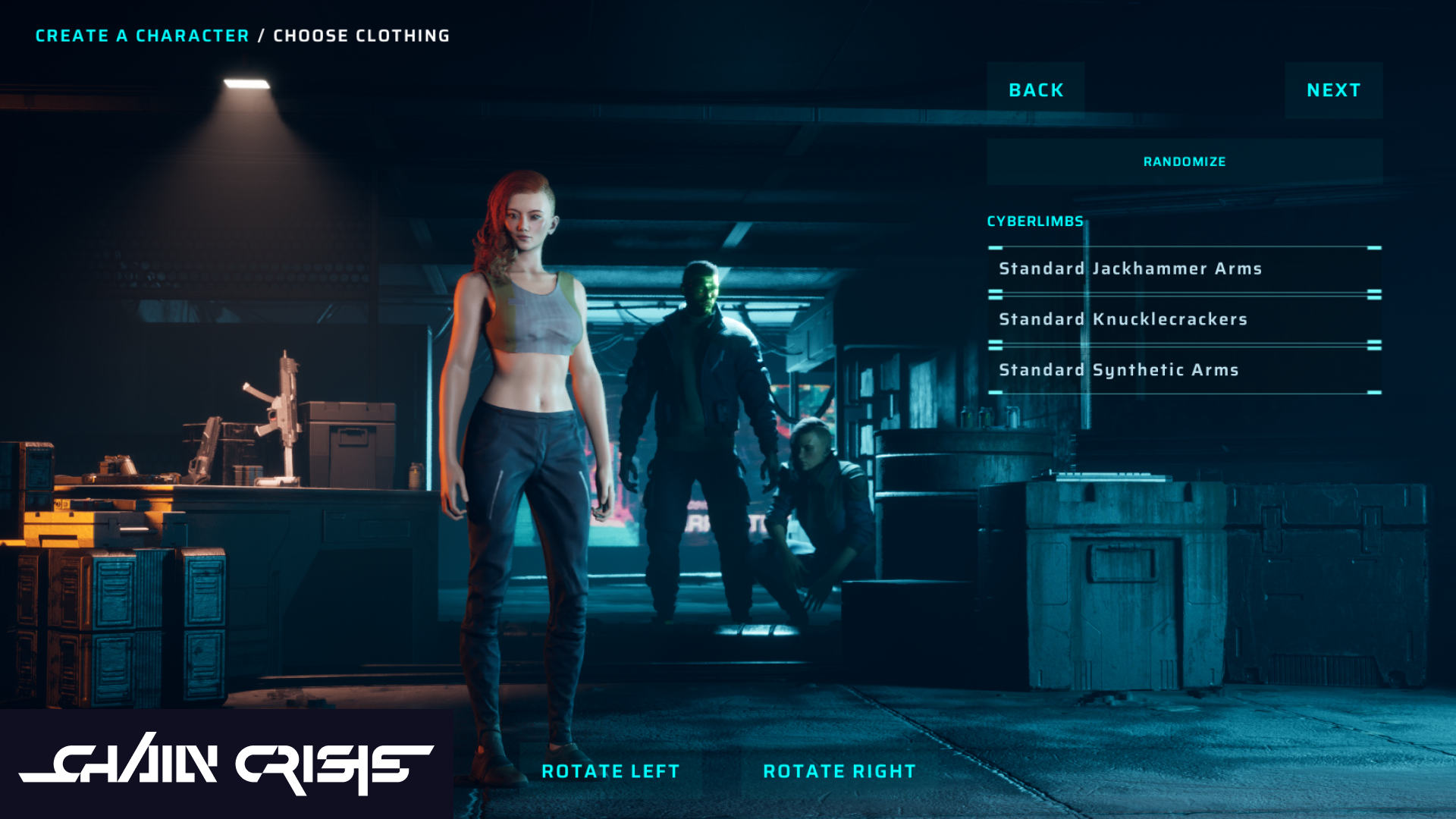This screenshot has width=1456, height=819.
Task: Pick the Standard Synthetic Arms option
Action: (x=1117, y=370)
